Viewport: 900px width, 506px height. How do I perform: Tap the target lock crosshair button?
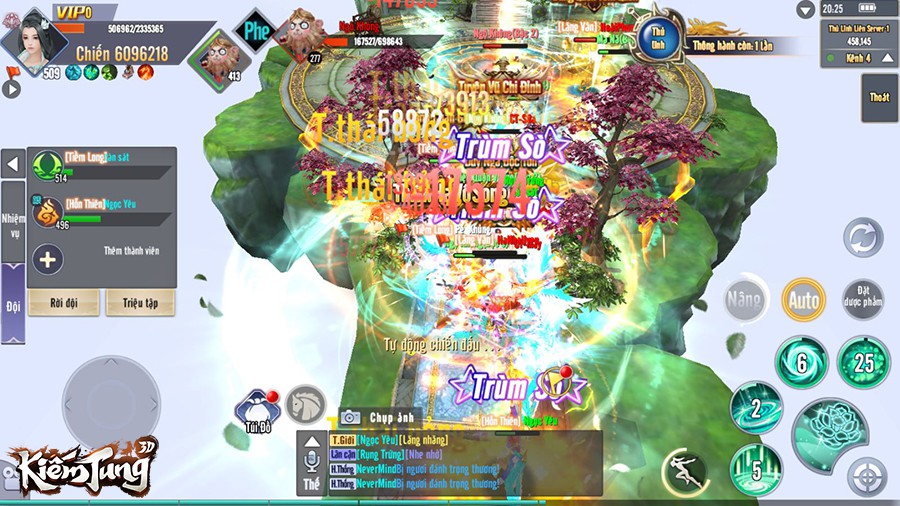pos(867,477)
